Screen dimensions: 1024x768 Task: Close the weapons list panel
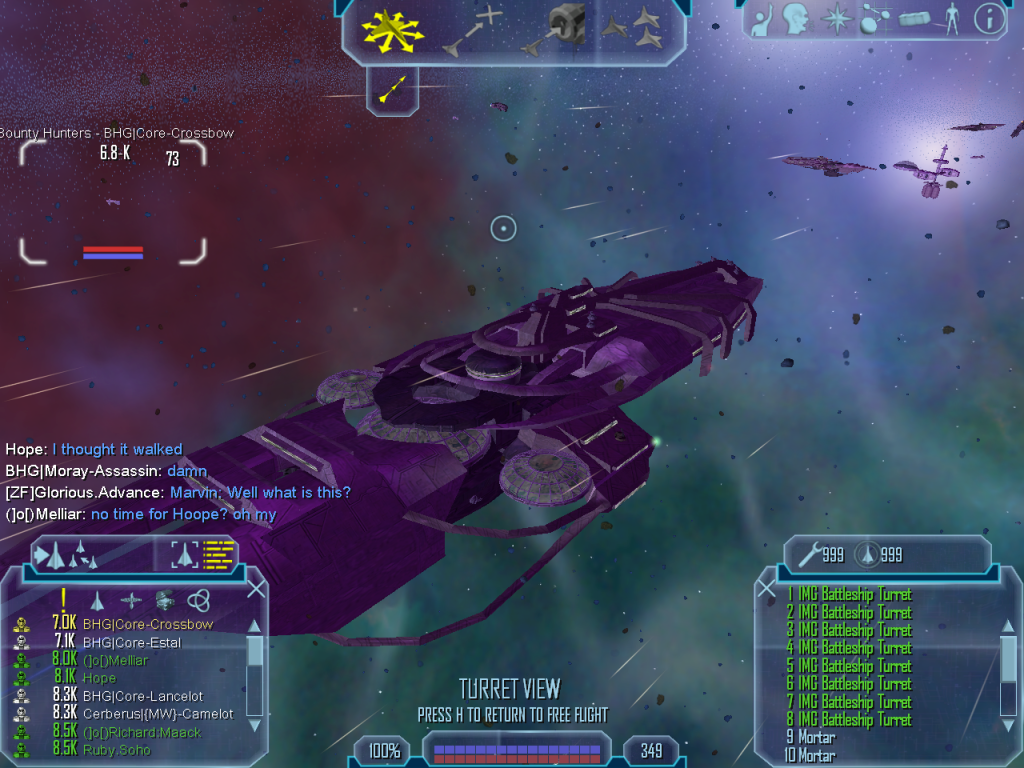coord(767,589)
